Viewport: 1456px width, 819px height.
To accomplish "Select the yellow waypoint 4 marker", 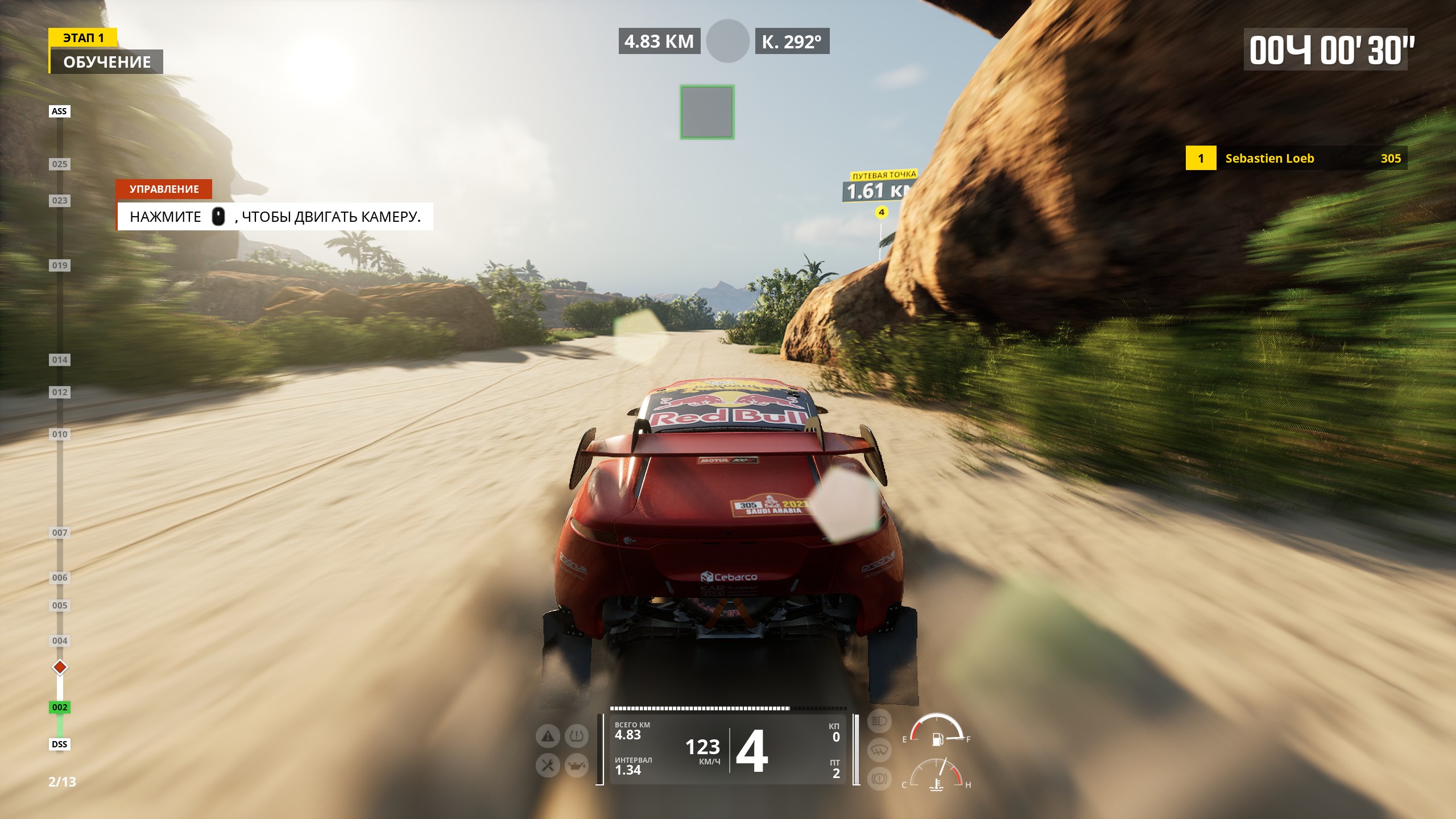I will (881, 213).
